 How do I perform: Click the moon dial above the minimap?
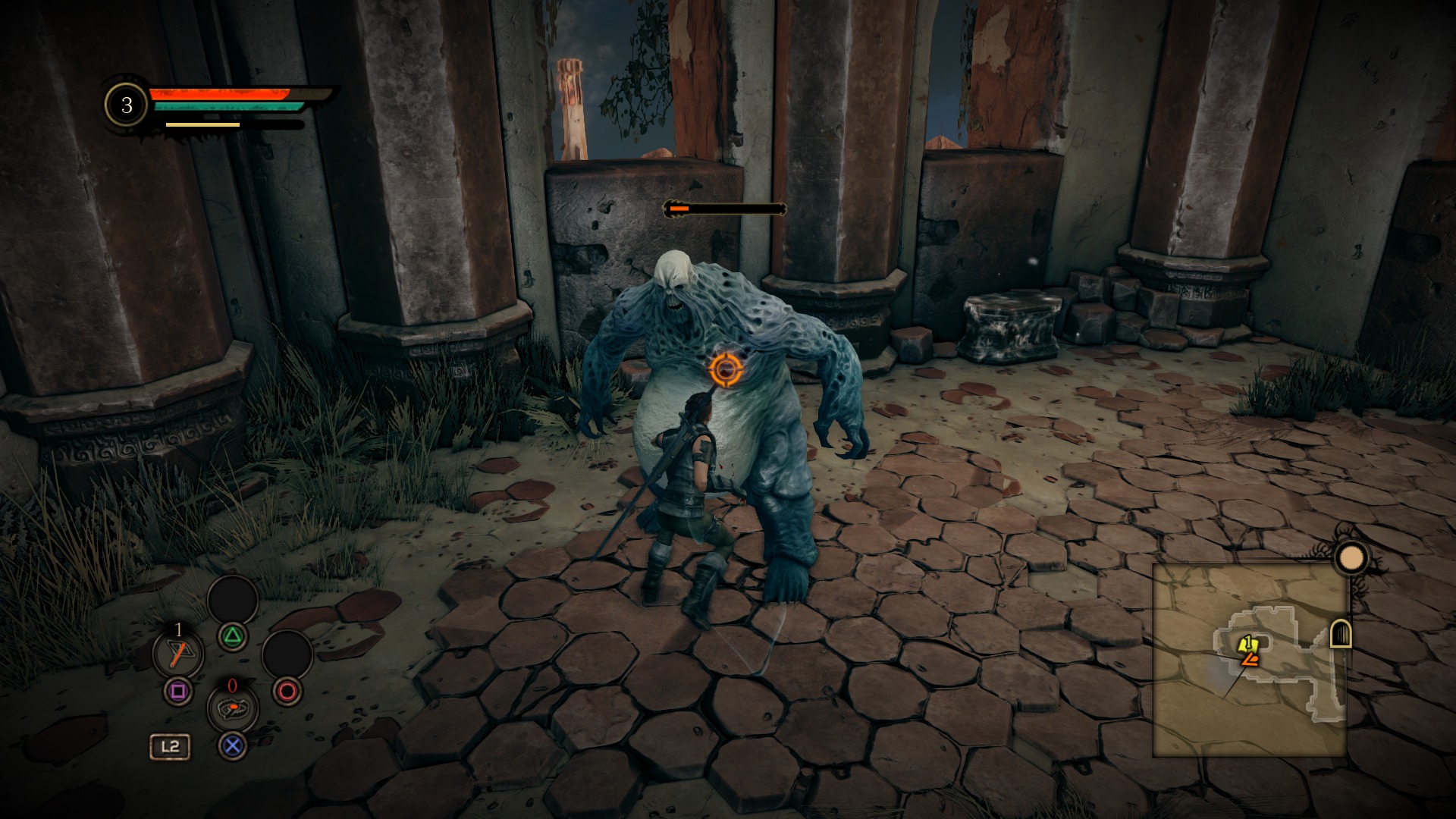pyautogui.click(x=1351, y=559)
